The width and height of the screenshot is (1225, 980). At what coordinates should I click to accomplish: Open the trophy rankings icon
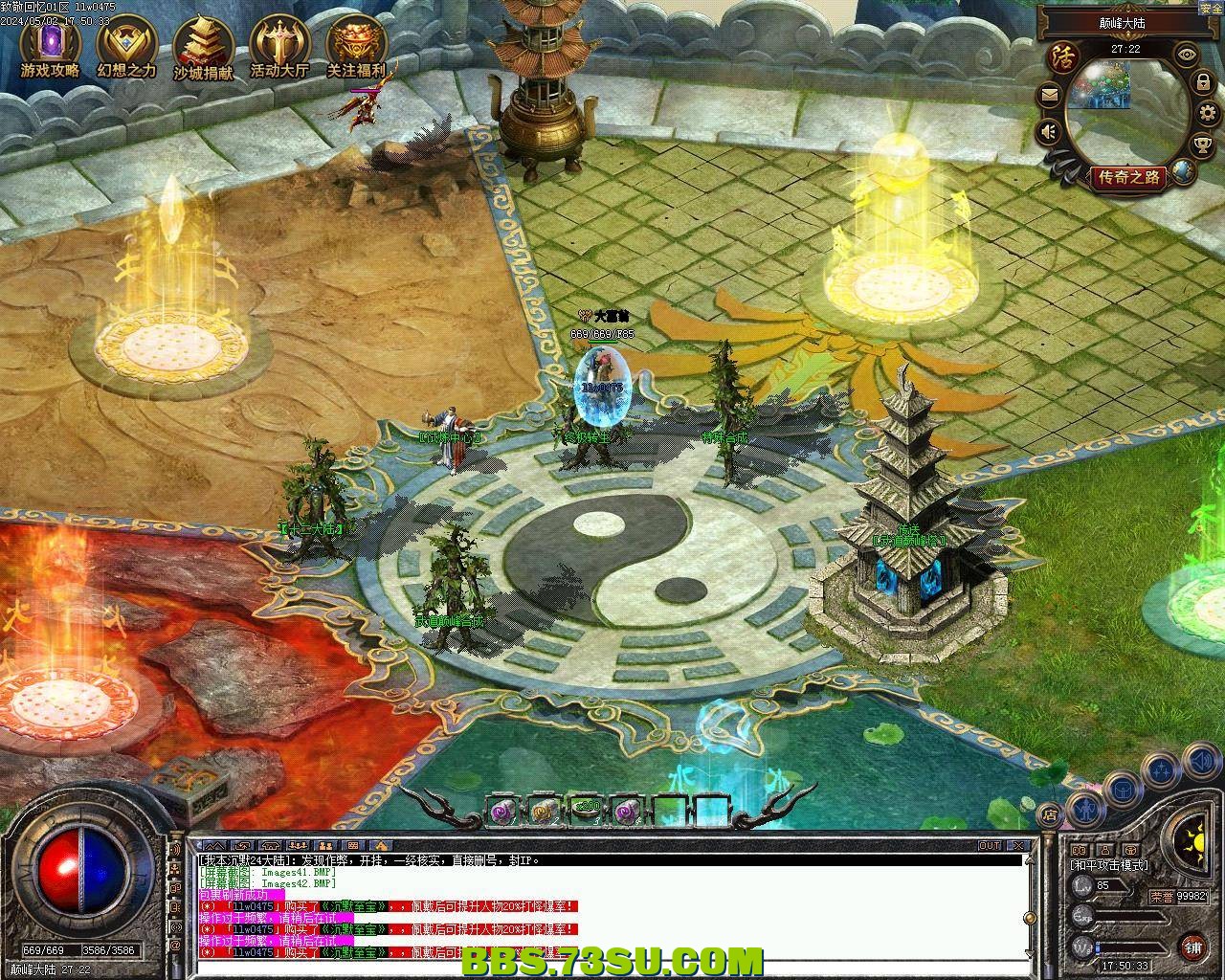pos(1202,145)
